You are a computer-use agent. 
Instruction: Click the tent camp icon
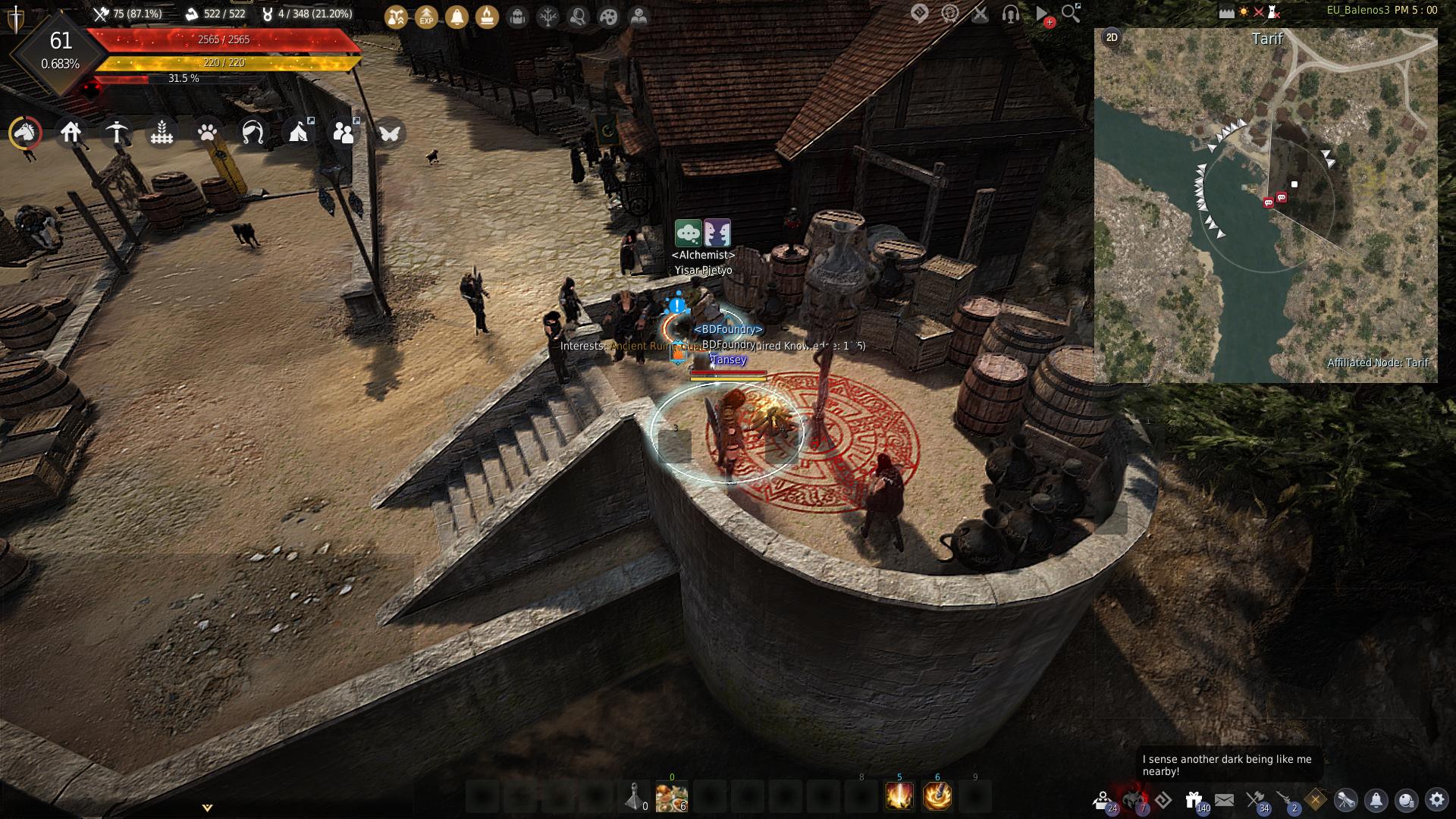tap(298, 133)
